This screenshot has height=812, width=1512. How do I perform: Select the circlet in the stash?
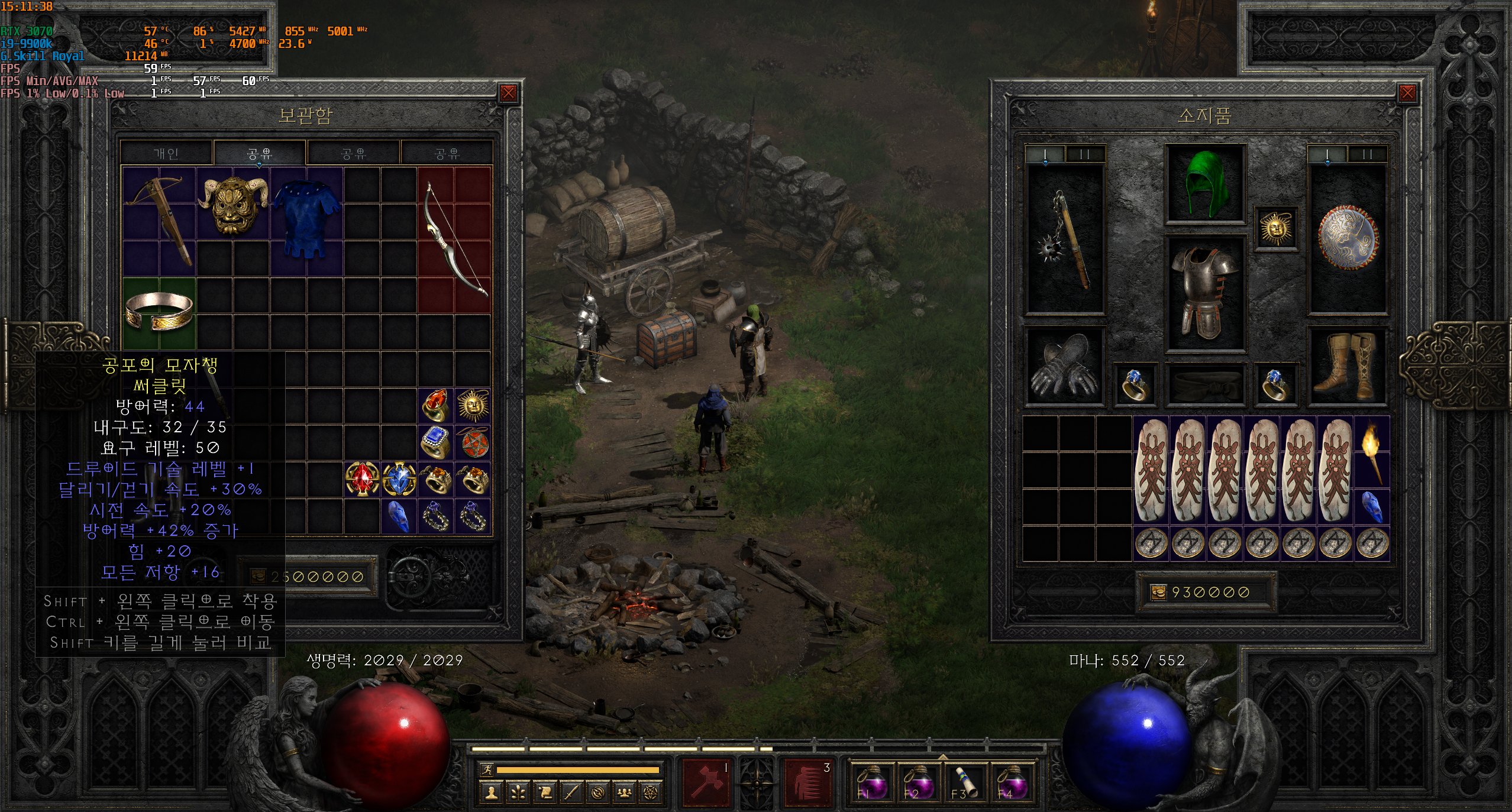coord(159,312)
